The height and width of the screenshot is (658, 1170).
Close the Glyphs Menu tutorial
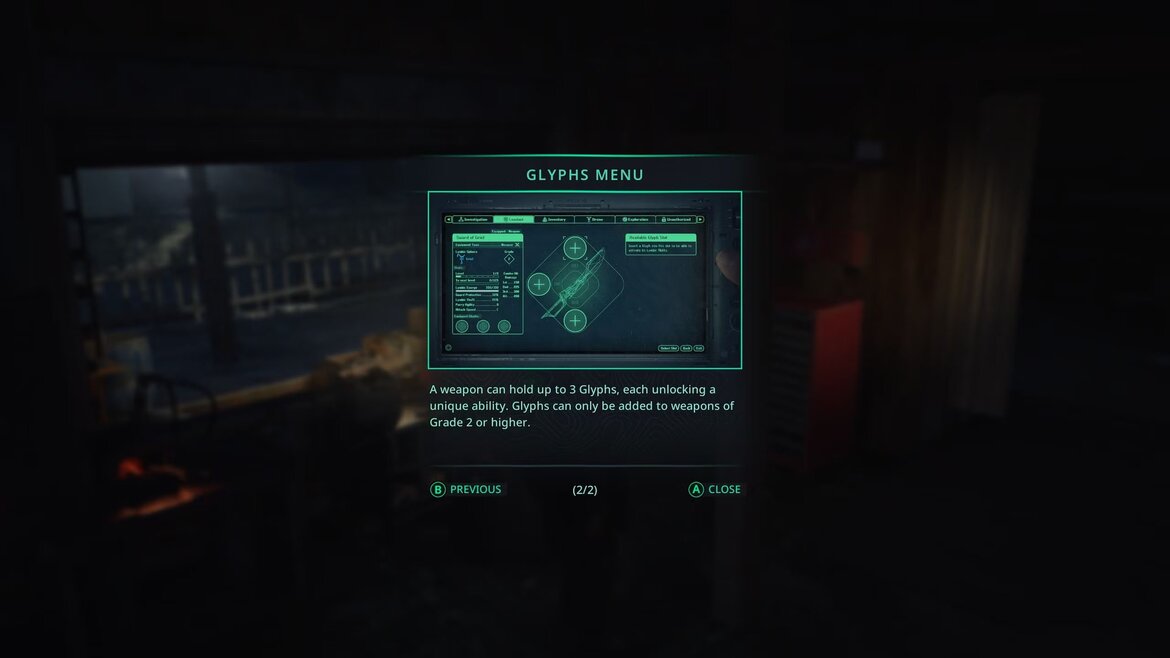715,490
